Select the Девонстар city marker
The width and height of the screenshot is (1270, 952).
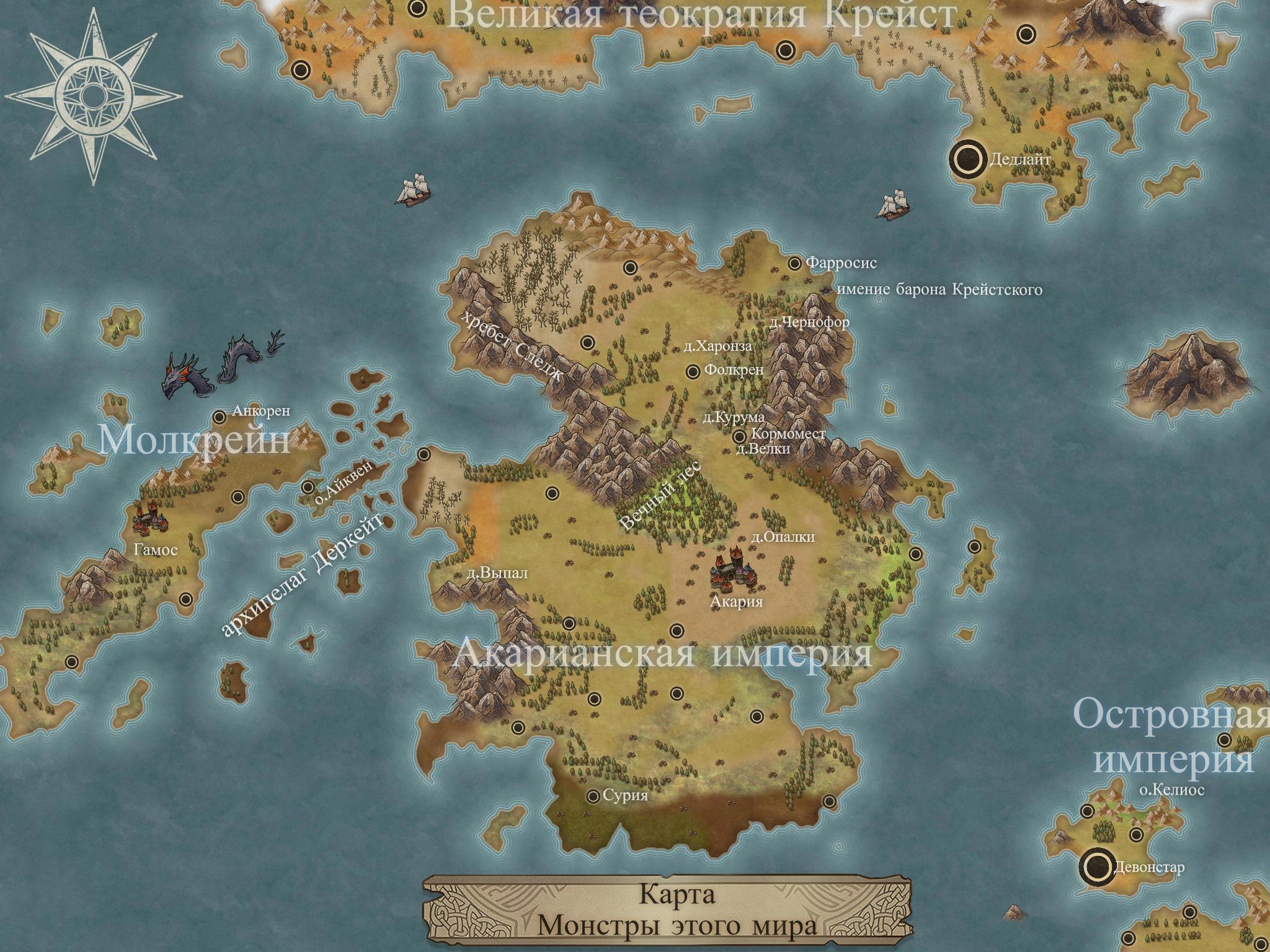click(x=1096, y=866)
